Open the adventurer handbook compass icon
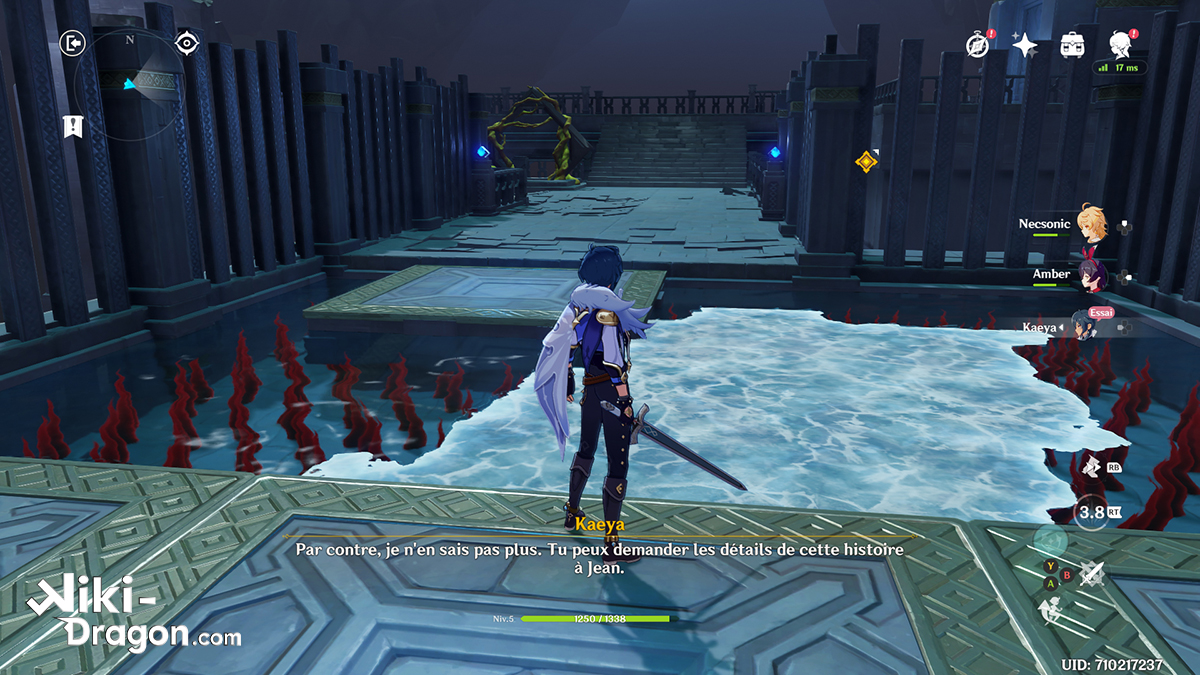1200x675 pixels. coord(978,44)
